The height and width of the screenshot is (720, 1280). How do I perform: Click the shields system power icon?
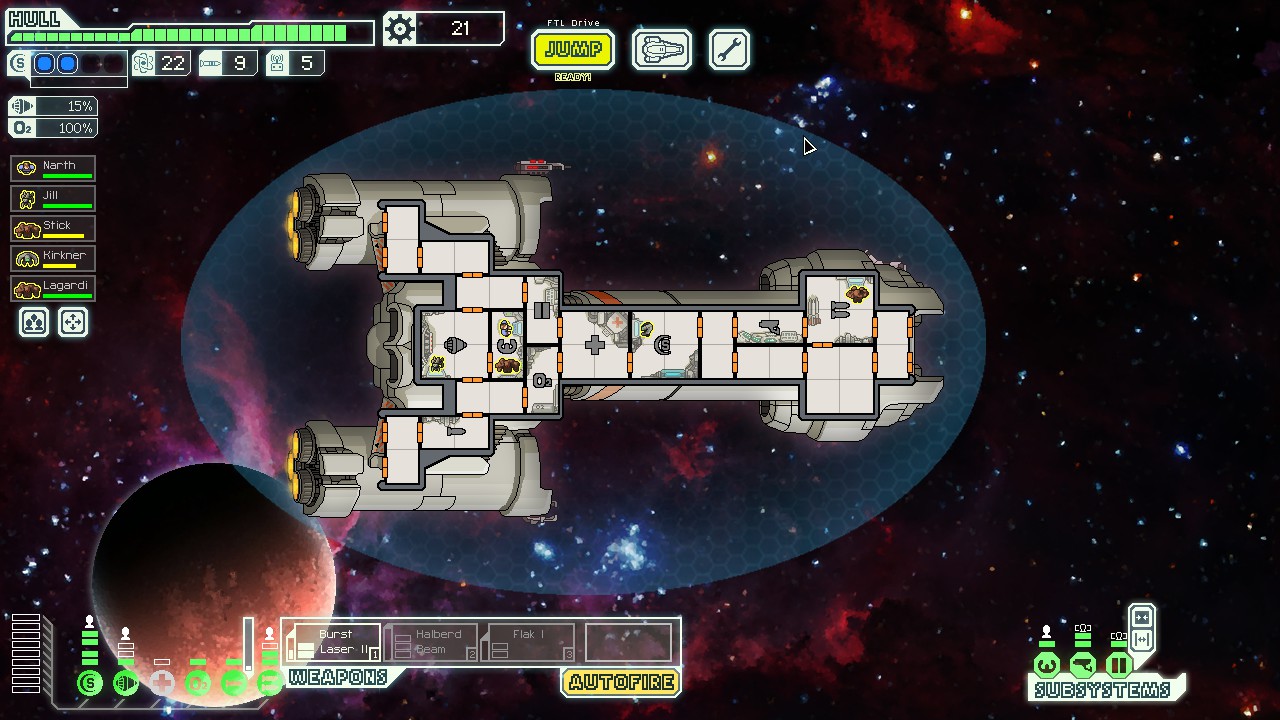[90, 684]
